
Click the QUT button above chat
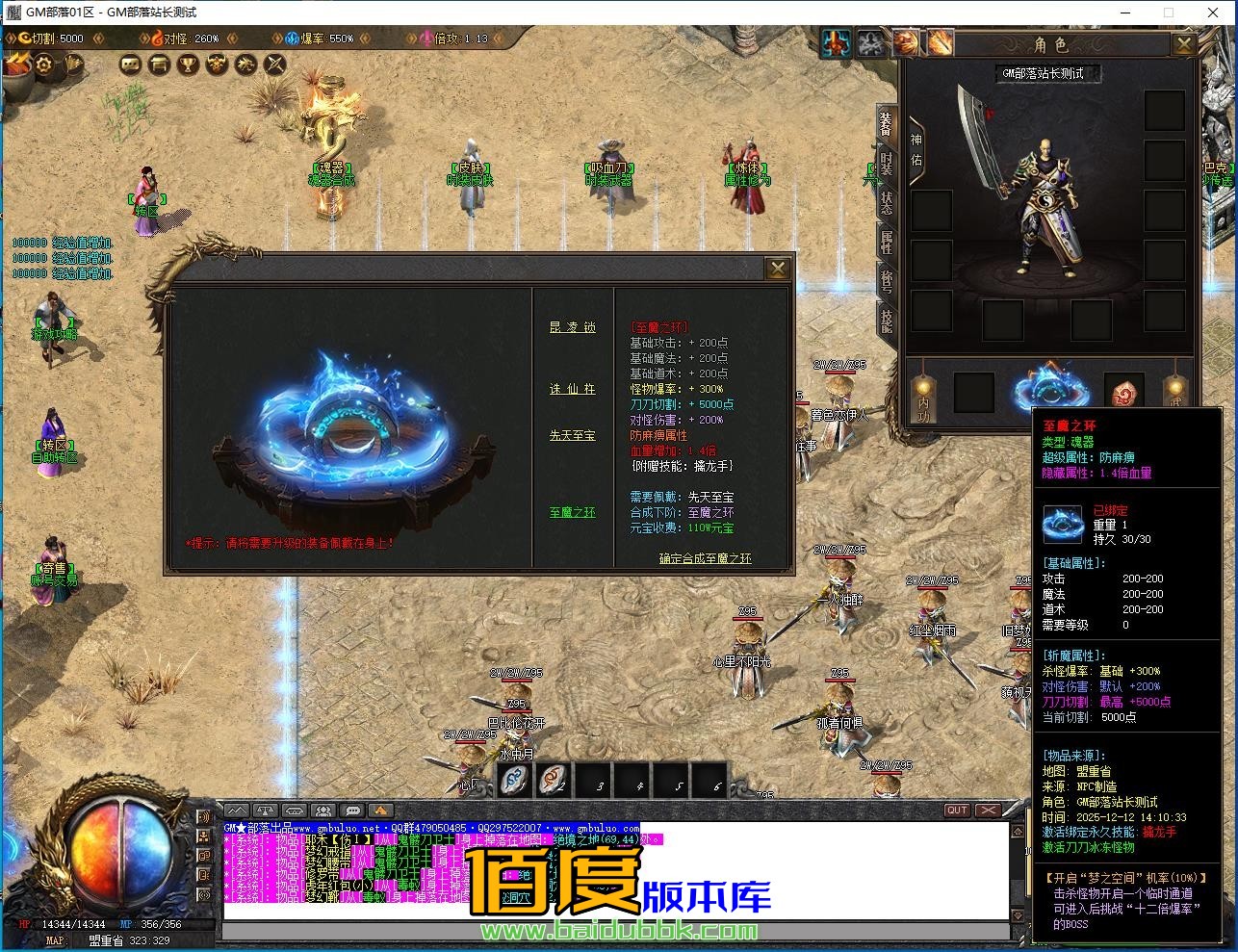pos(957,810)
